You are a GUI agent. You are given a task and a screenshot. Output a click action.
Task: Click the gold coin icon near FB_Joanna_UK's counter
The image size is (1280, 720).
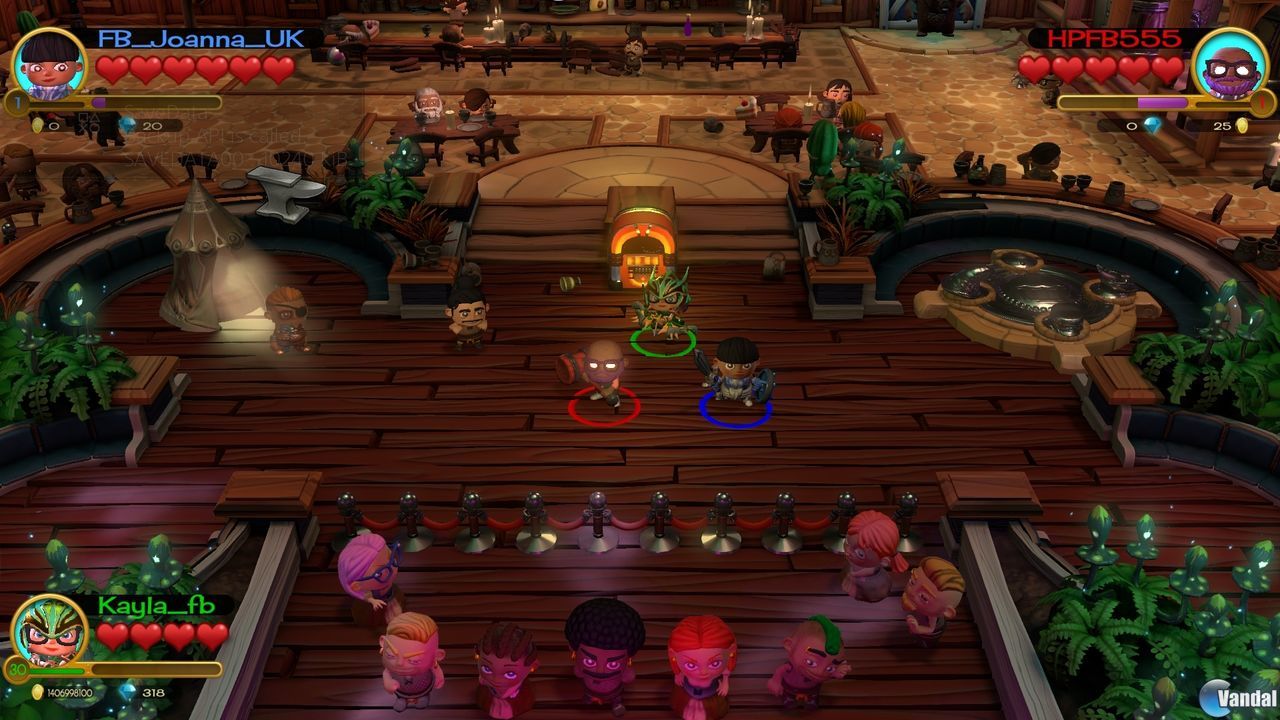(x=37, y=125)
